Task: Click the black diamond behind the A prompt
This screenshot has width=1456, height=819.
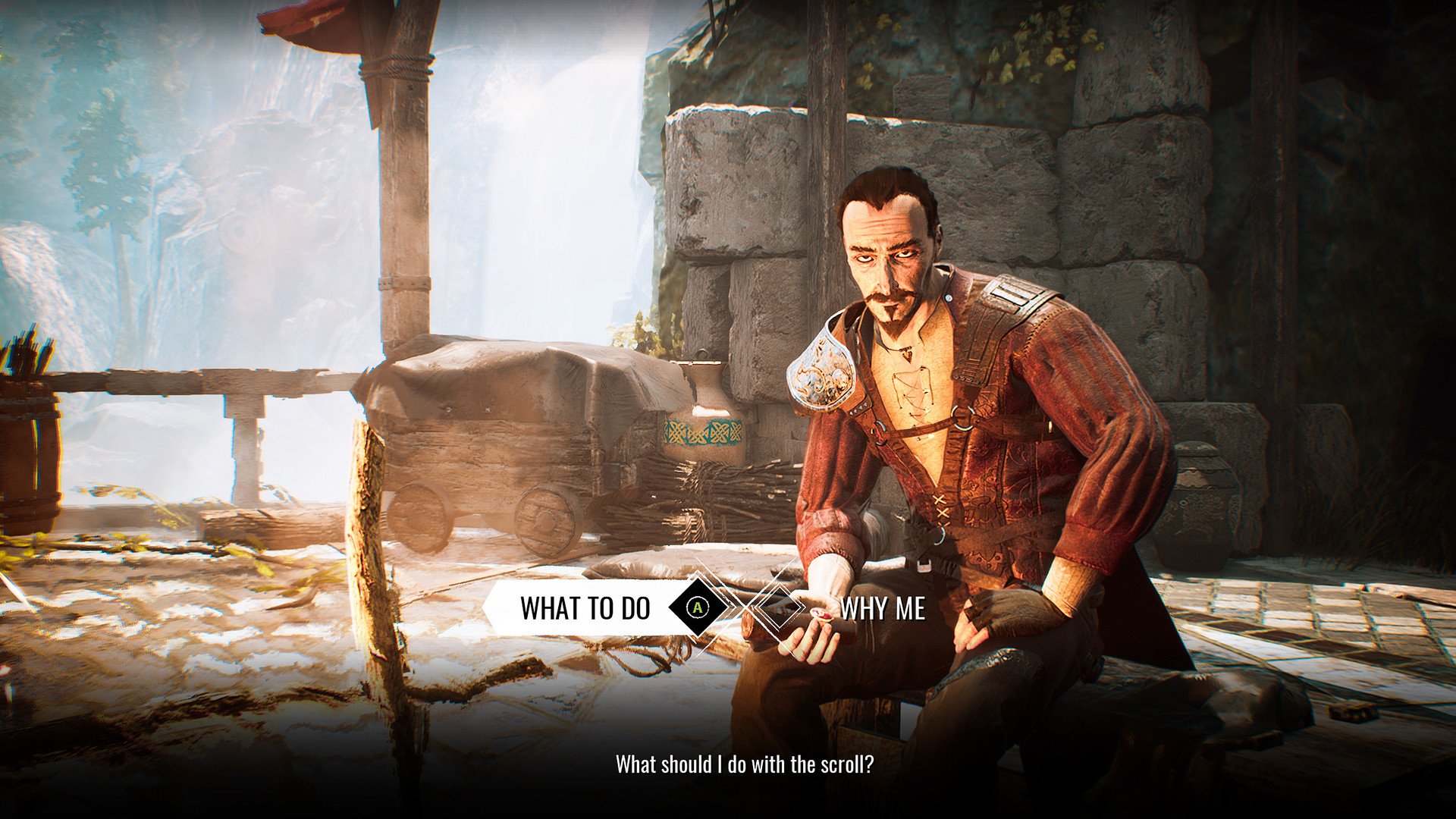Action: pos(698,607)
